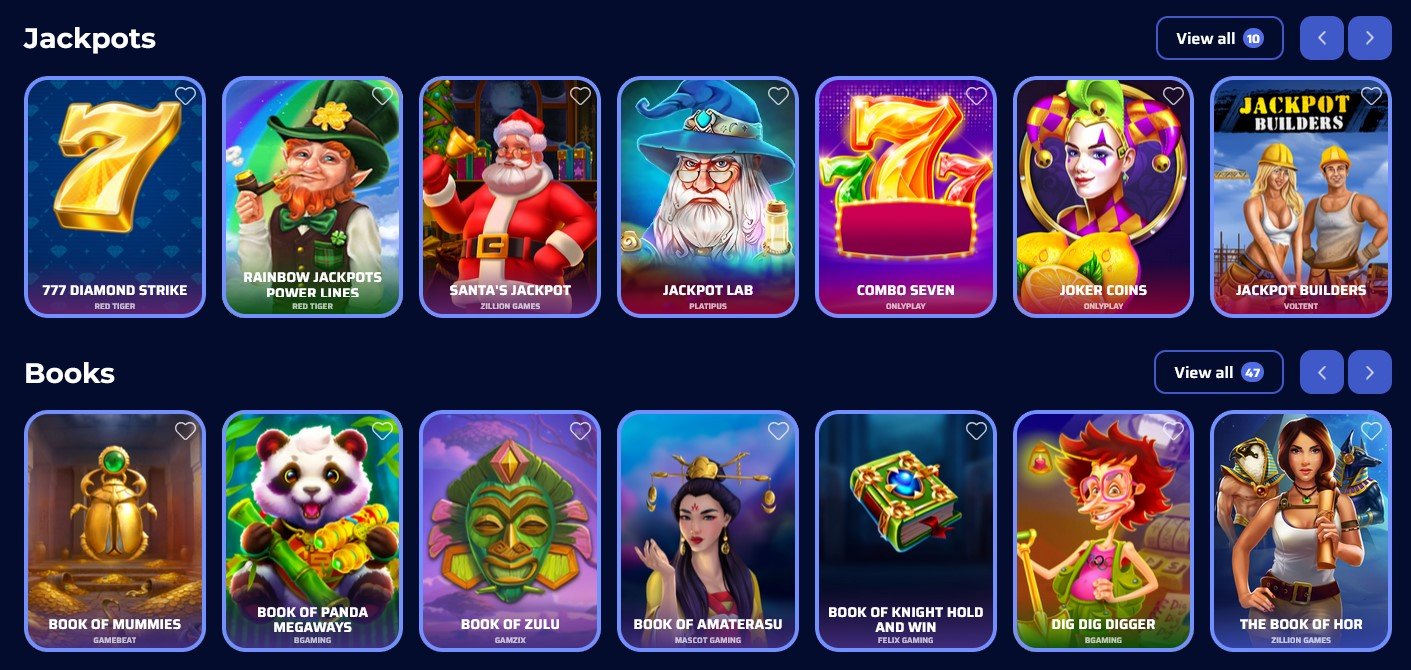Choose the Book of Zulu tile
Screen dimensions: 1411x670
(510, 531)
